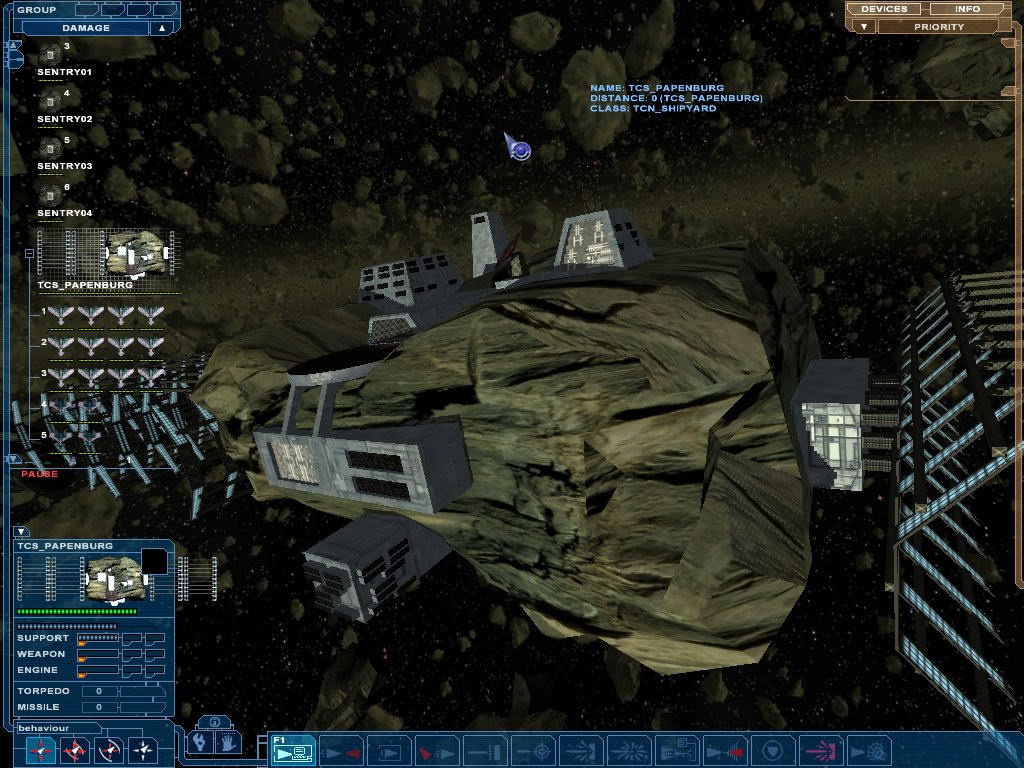Open the DEVICES tab

point(884,9)
